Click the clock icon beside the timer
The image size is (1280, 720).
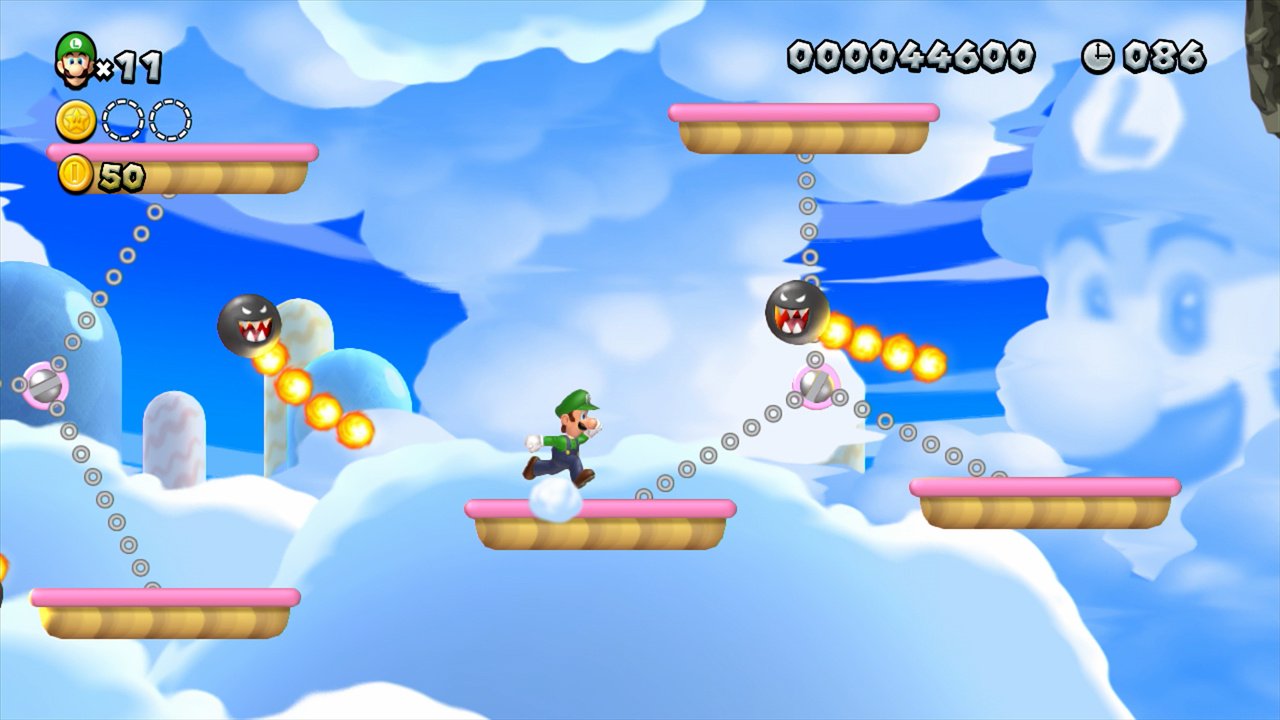pyautogui.click(x=1097, y=57)
